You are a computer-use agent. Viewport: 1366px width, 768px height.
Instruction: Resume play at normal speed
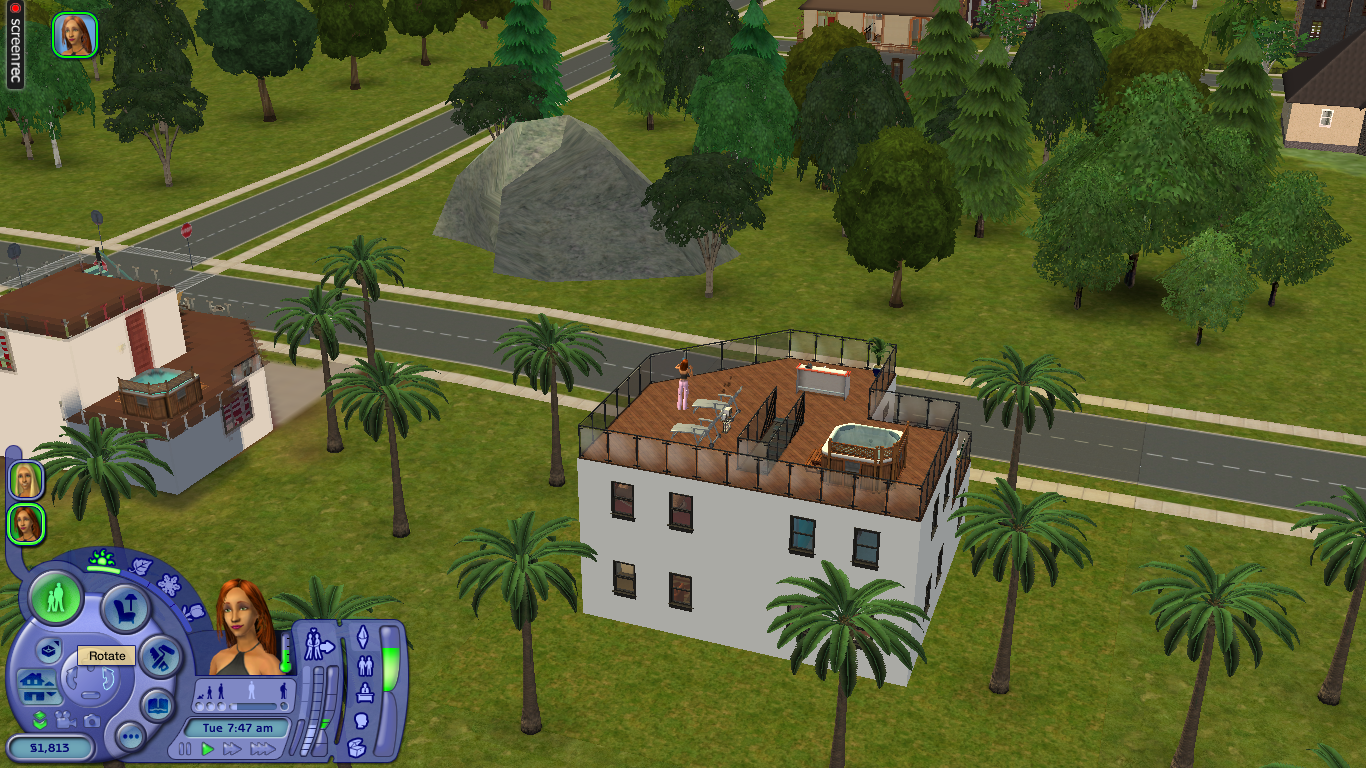point(207,749)
